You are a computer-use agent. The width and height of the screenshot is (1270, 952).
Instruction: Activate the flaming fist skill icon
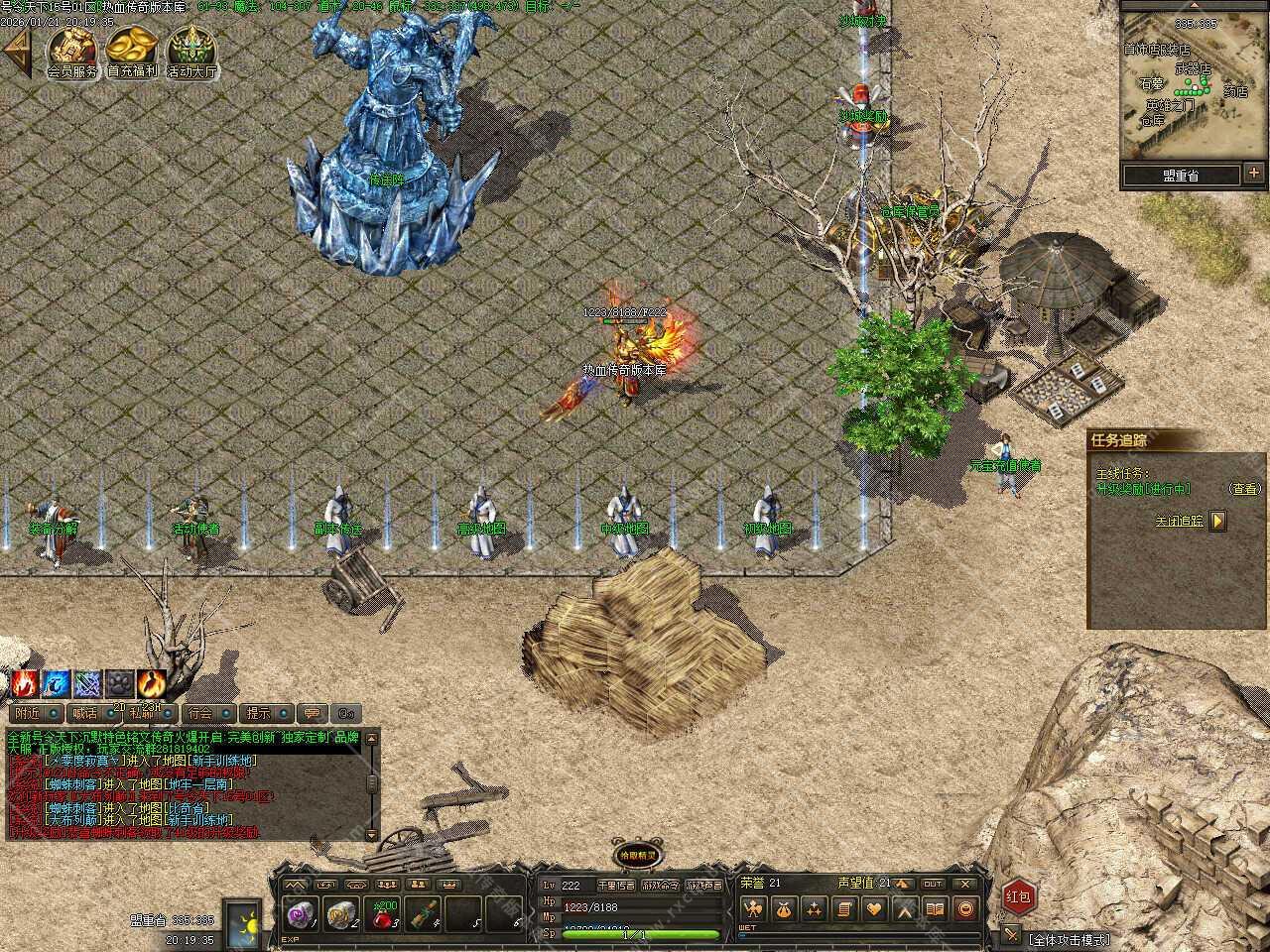click(24, 683)
